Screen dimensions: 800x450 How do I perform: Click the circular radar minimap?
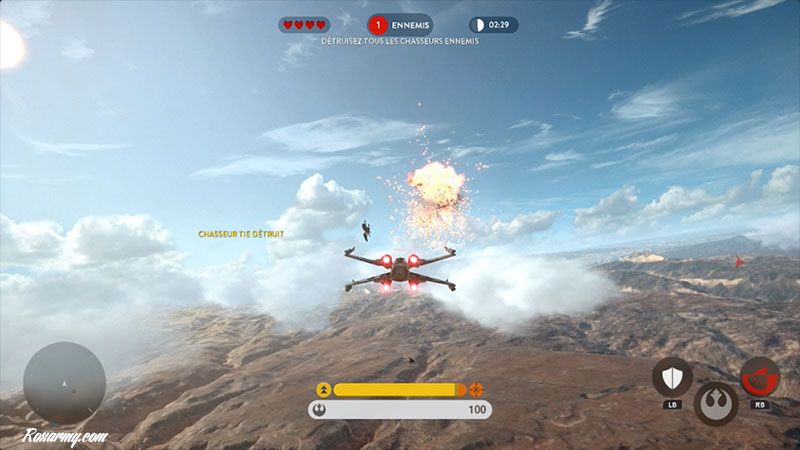pyautogui.click(x=64, y=383)
